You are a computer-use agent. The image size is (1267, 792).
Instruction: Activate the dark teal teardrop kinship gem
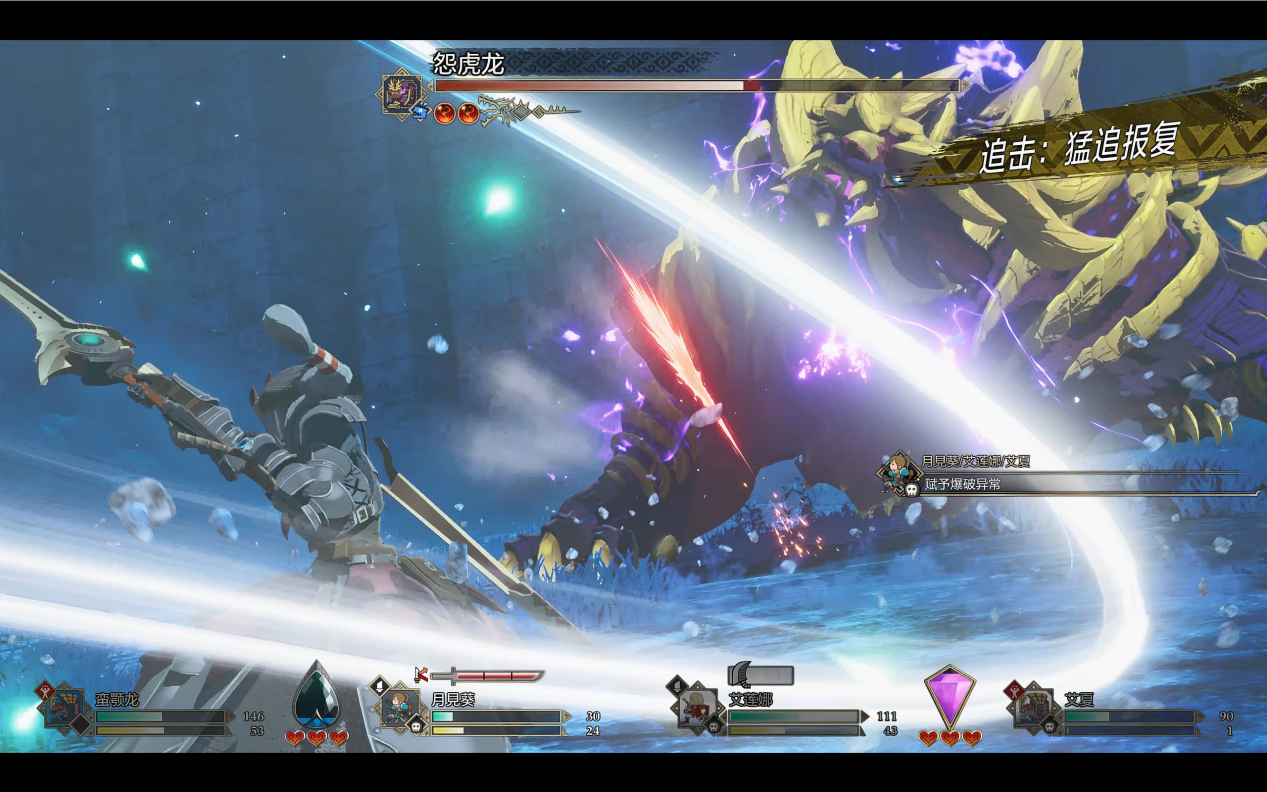(x=316, y=695)
